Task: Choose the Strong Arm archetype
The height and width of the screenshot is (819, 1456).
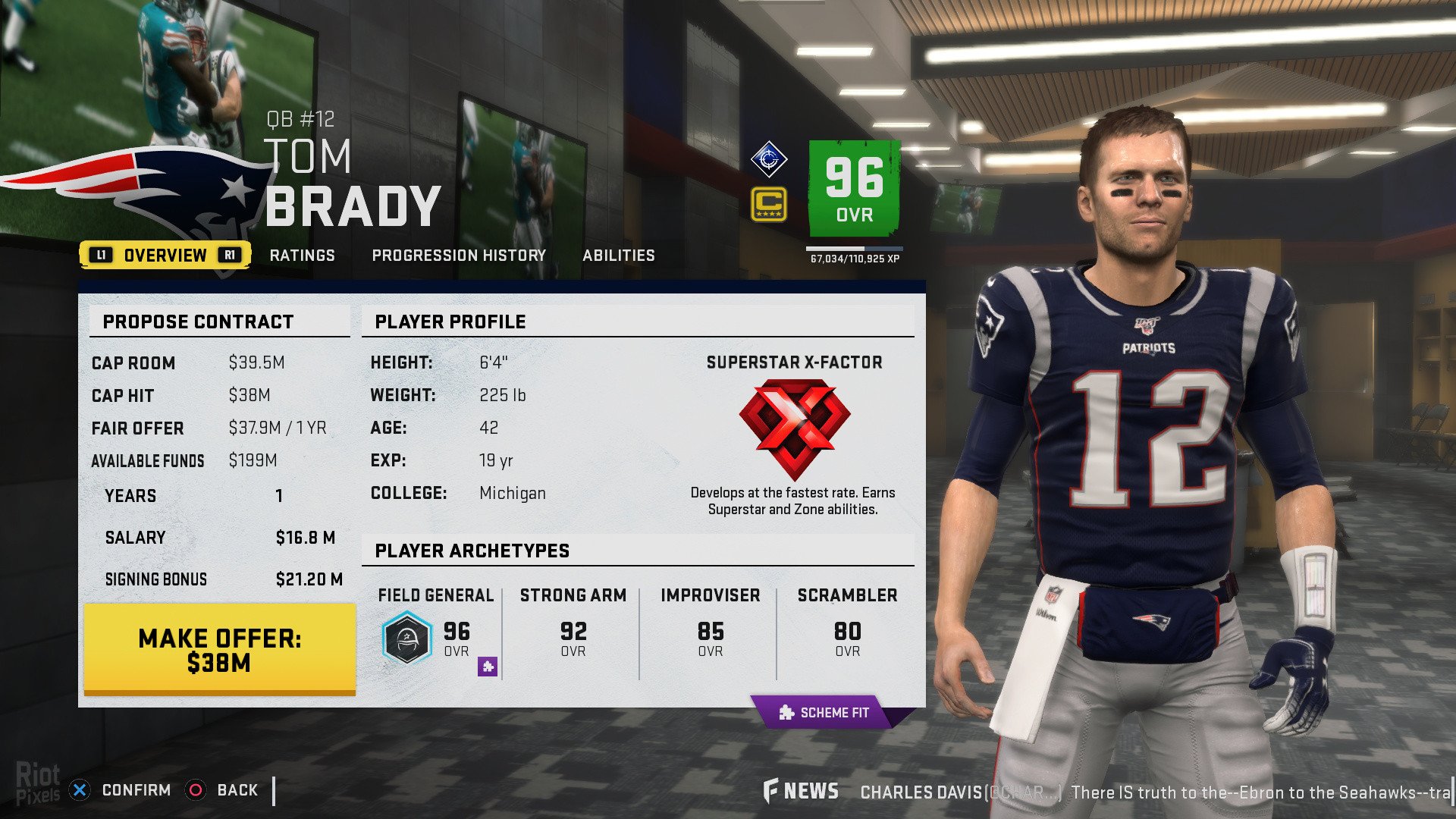Action: click(573, 631)
